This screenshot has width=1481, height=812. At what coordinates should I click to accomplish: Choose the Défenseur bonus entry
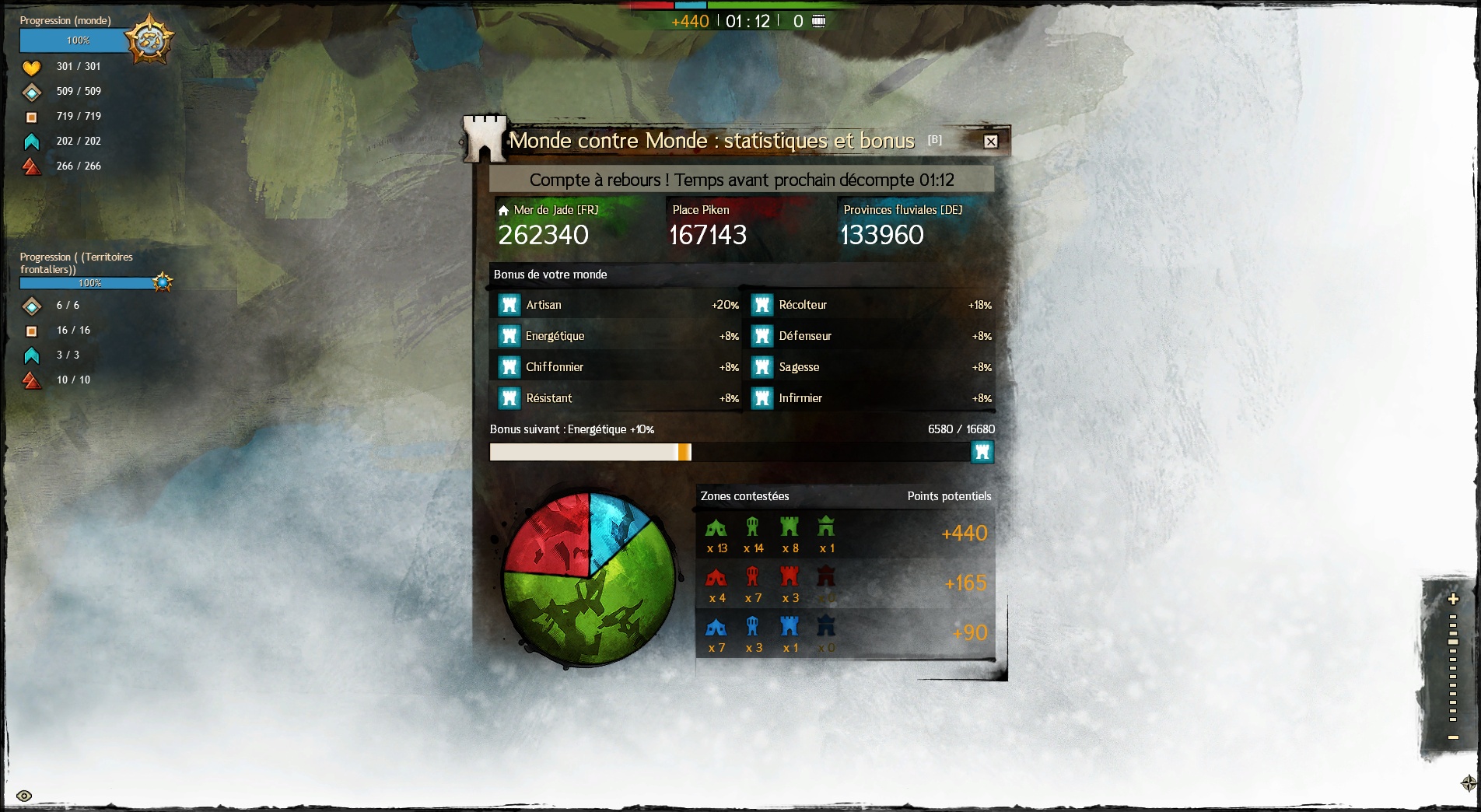[871, 336]
